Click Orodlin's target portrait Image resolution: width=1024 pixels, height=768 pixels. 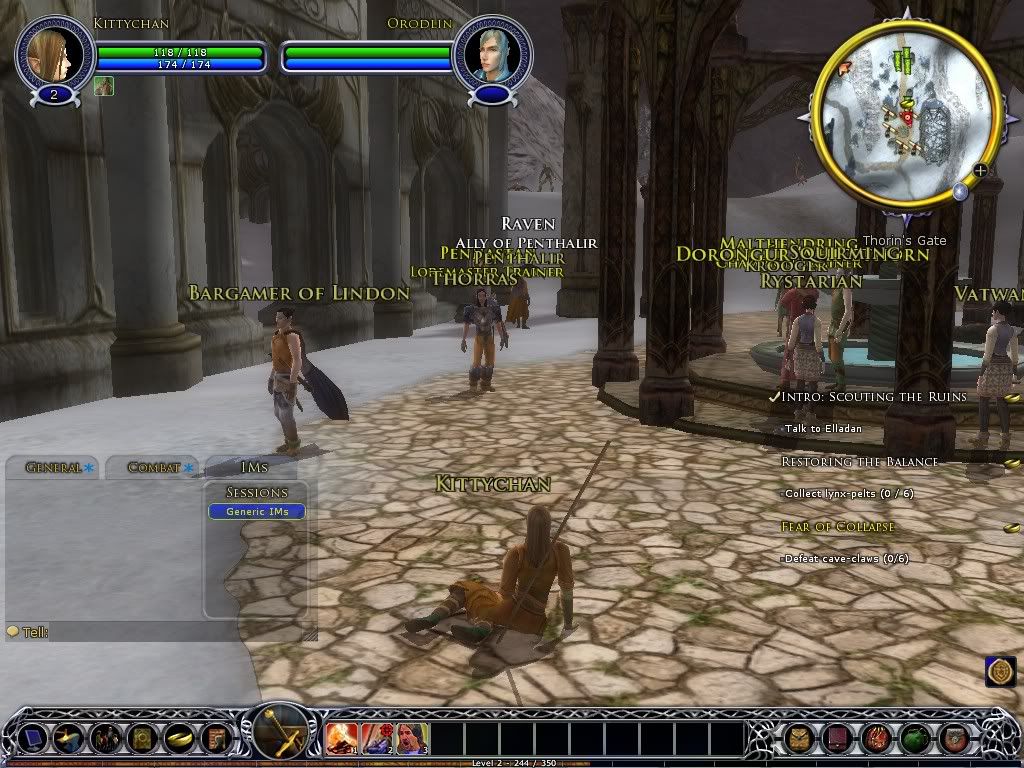tap(491, 54)
